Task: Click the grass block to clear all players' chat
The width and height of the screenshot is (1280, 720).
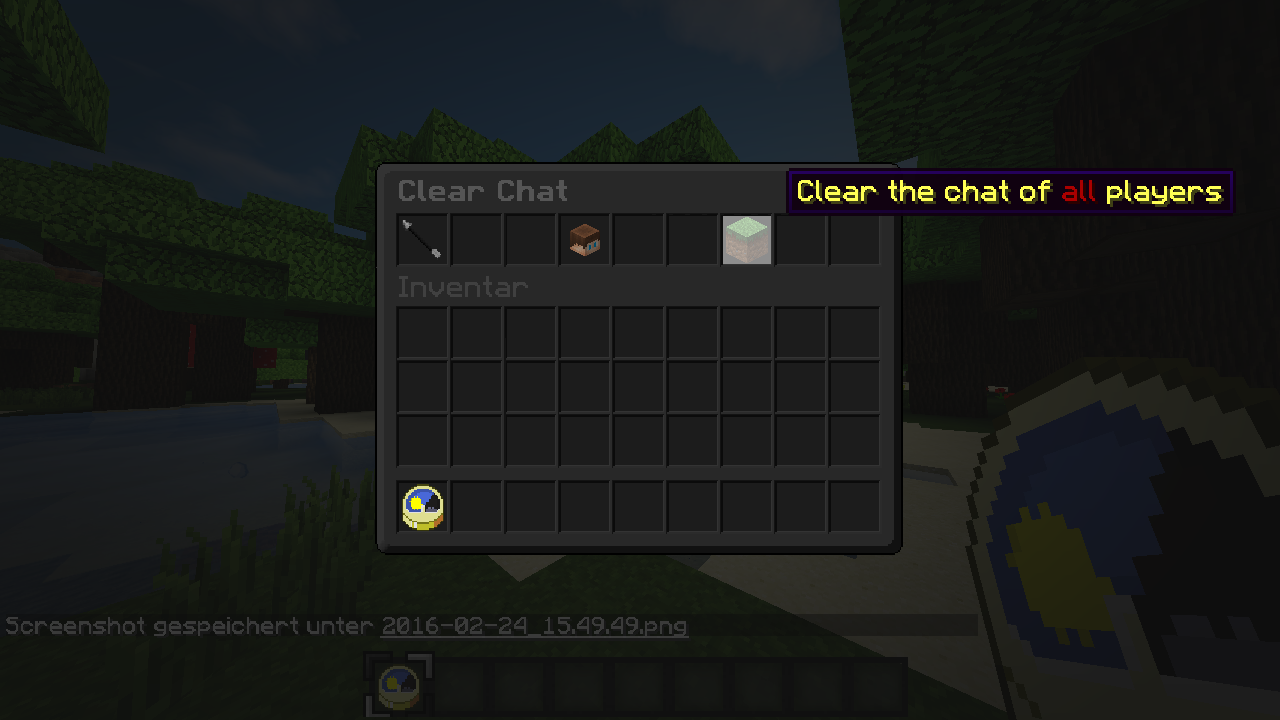Action: pos(746,239)
